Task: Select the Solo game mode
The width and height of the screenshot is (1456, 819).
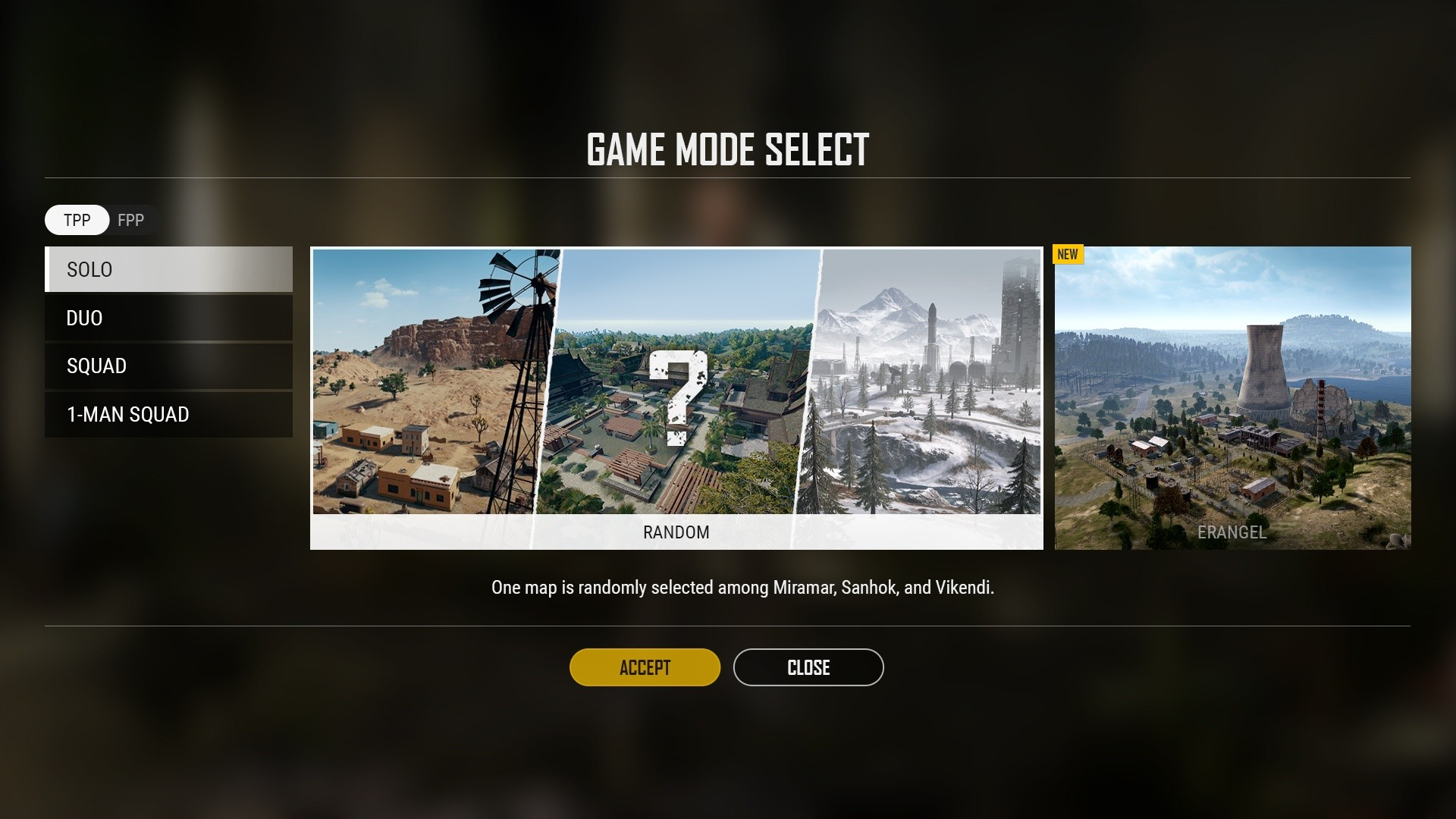Action: click(x=168, y=269)
